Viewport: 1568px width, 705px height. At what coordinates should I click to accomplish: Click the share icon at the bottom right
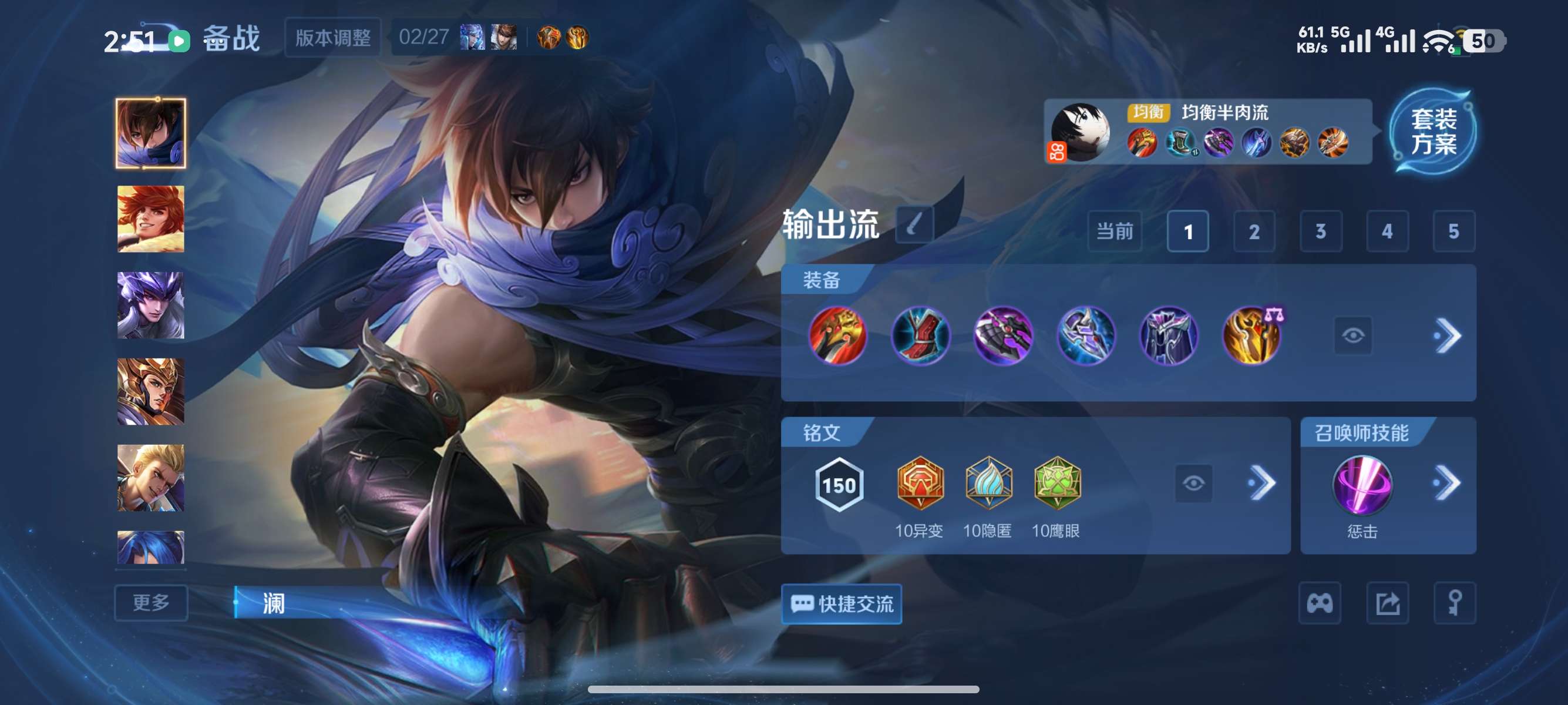(x=1389, y=603)
